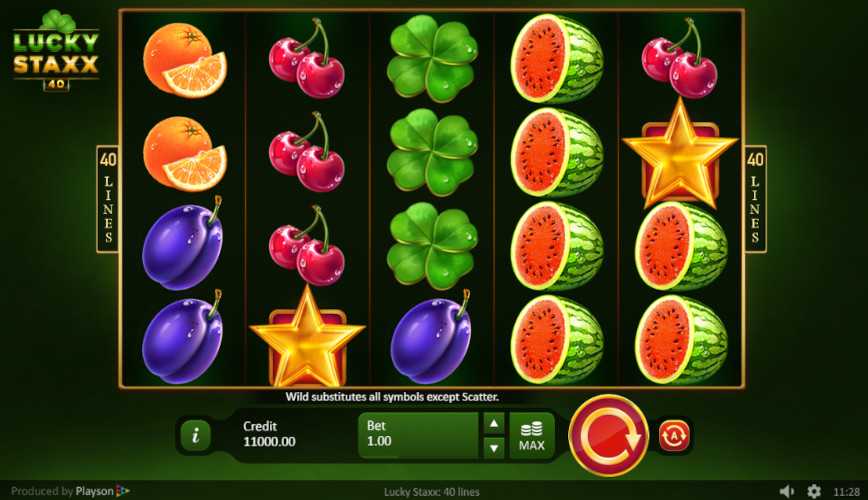Enable autoplay with the small red button
This screenshot has width=868, height=500.
tap(674, 435)
